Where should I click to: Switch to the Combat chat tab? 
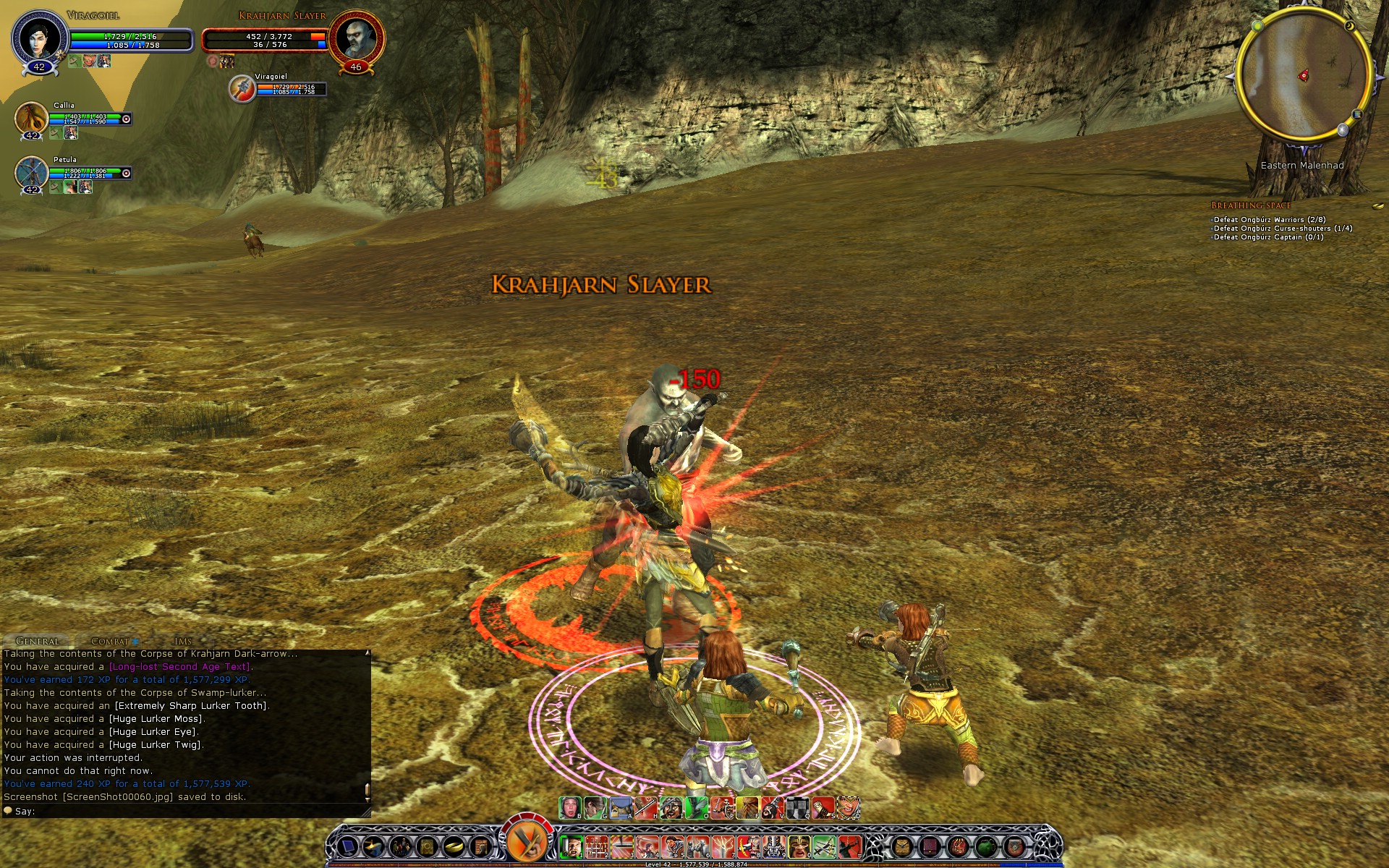click(x=110, y=641)
